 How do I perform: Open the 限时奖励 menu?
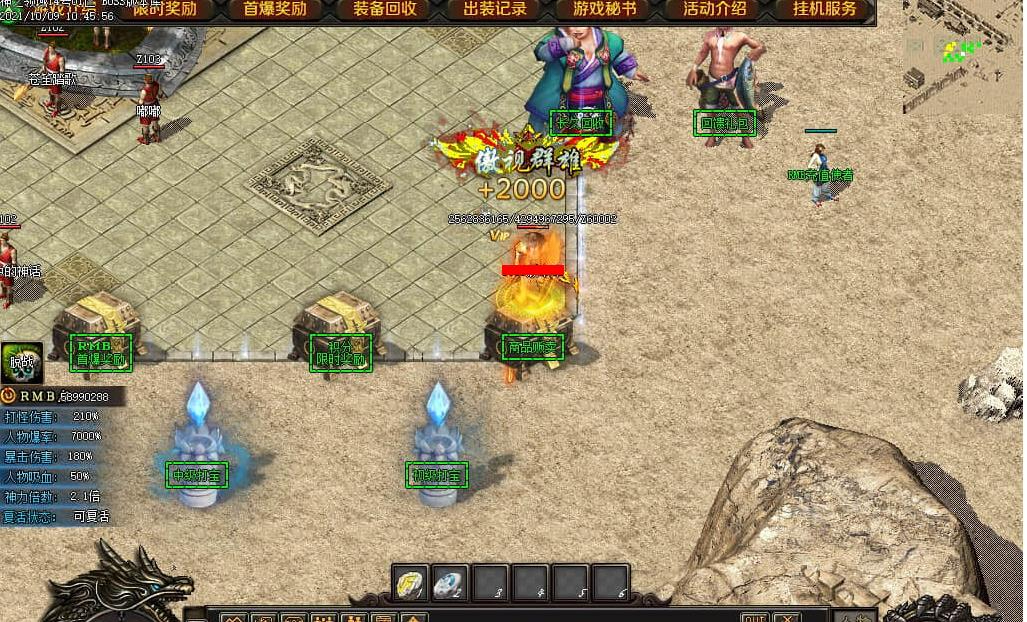[x=165, y=10]
